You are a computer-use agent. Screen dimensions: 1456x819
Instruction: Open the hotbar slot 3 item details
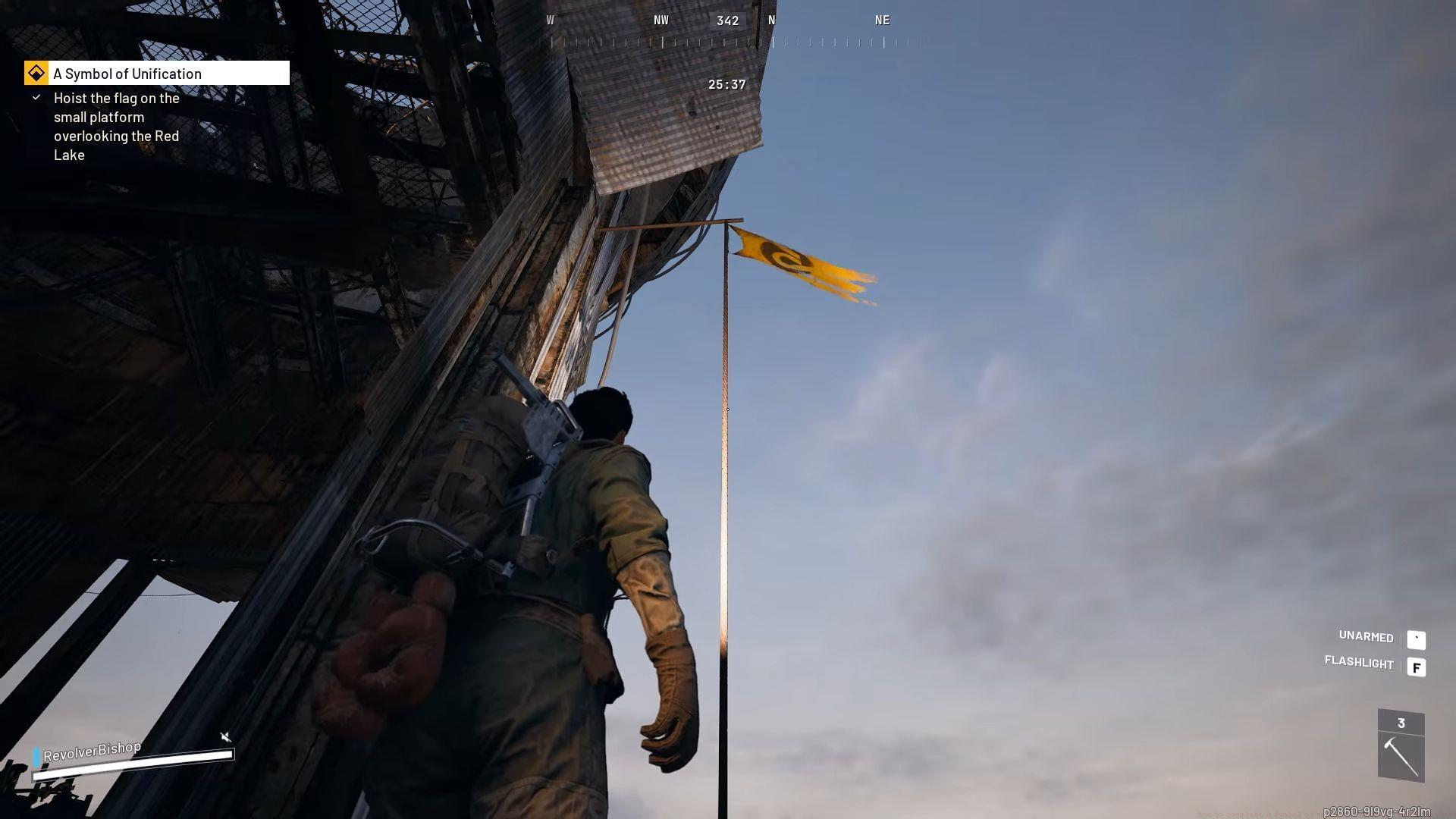click(x=1401, y=747)
